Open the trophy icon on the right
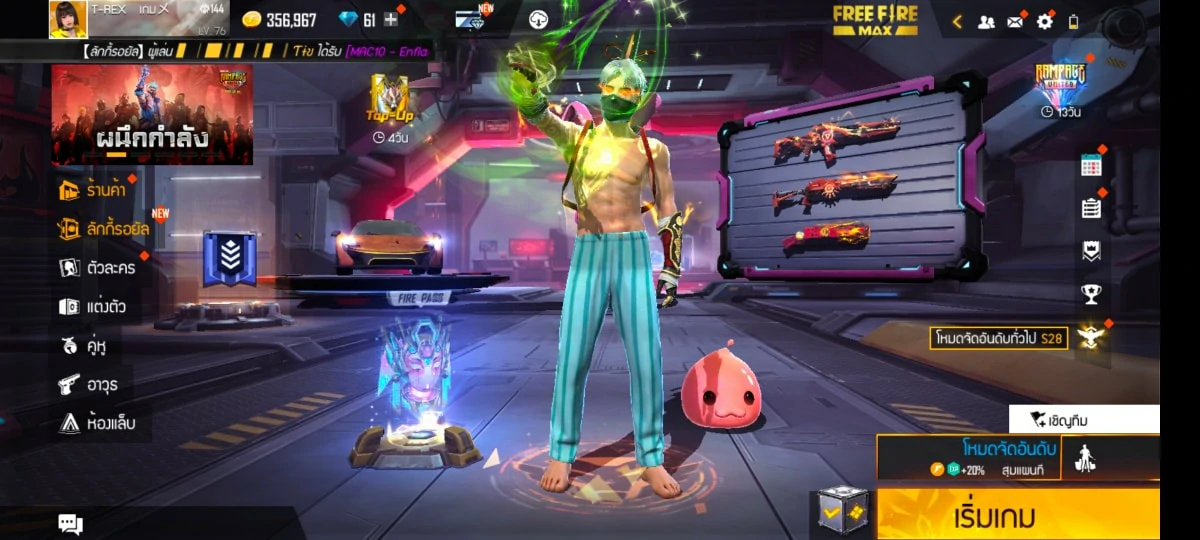The image size is (1200, 540). [1091, 294]
